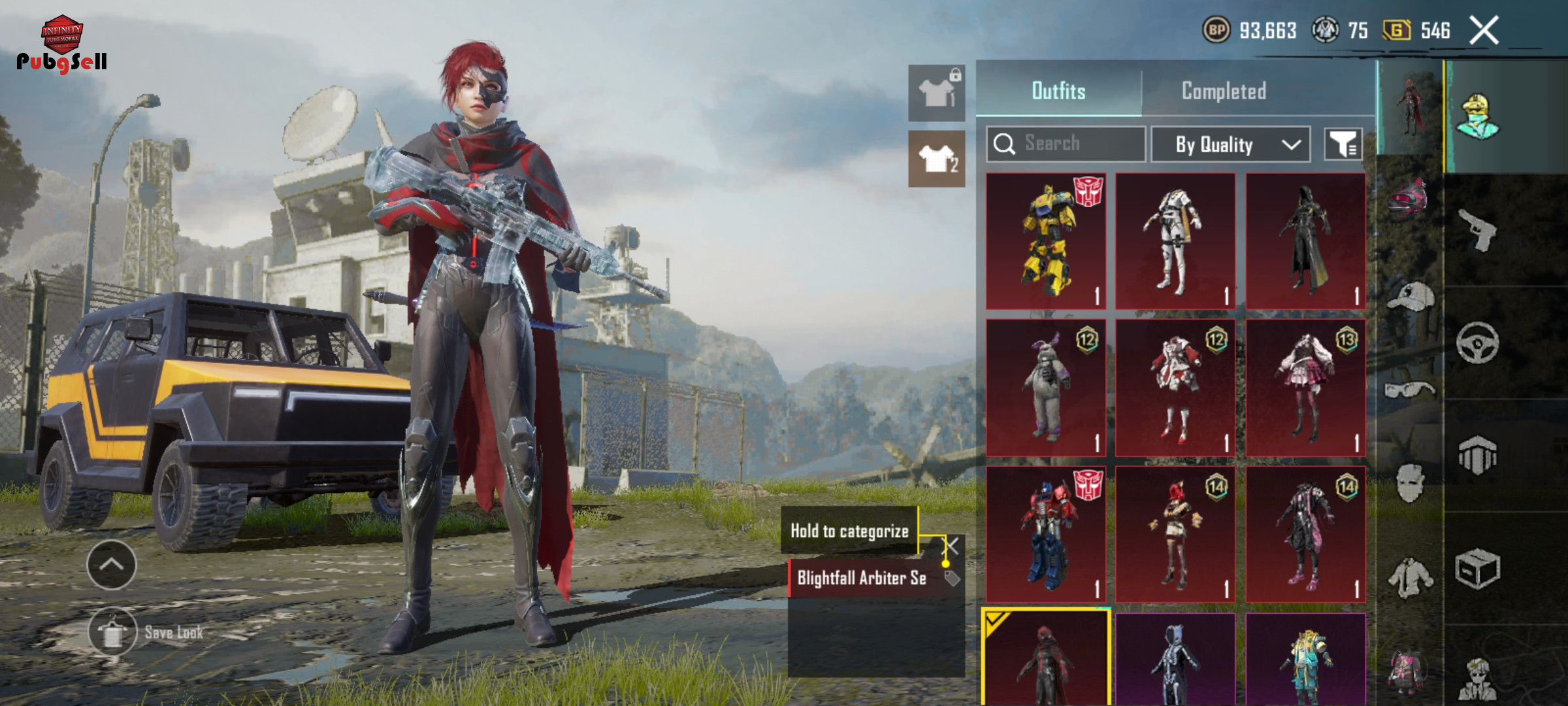This screenshot has width=1568, height=706.
Task: Collapse the panel with the up arrow button
Action: [x=112, y=565]
